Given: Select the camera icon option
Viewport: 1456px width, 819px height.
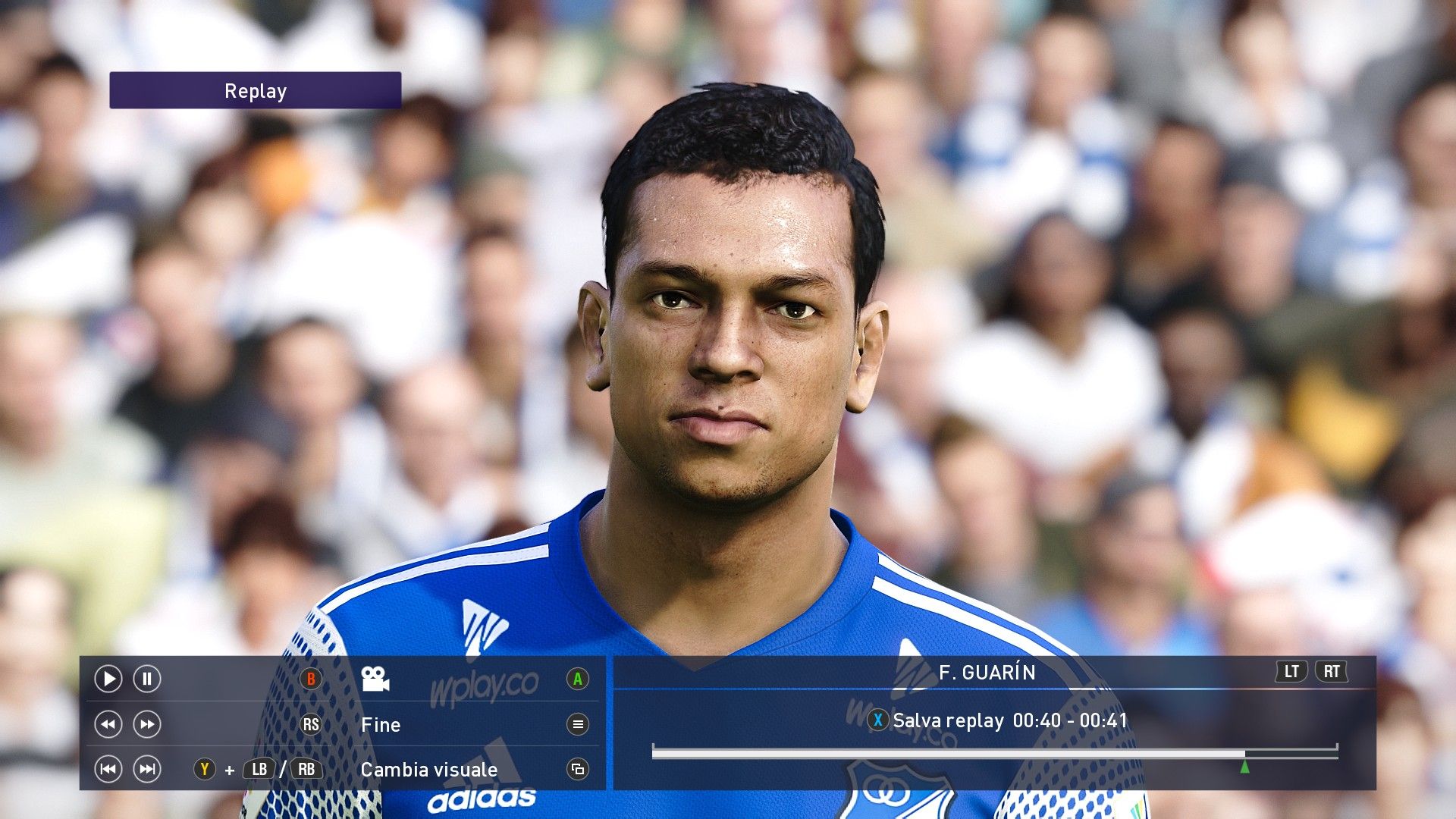Looking at the screenshot, I should coord(375,679).
